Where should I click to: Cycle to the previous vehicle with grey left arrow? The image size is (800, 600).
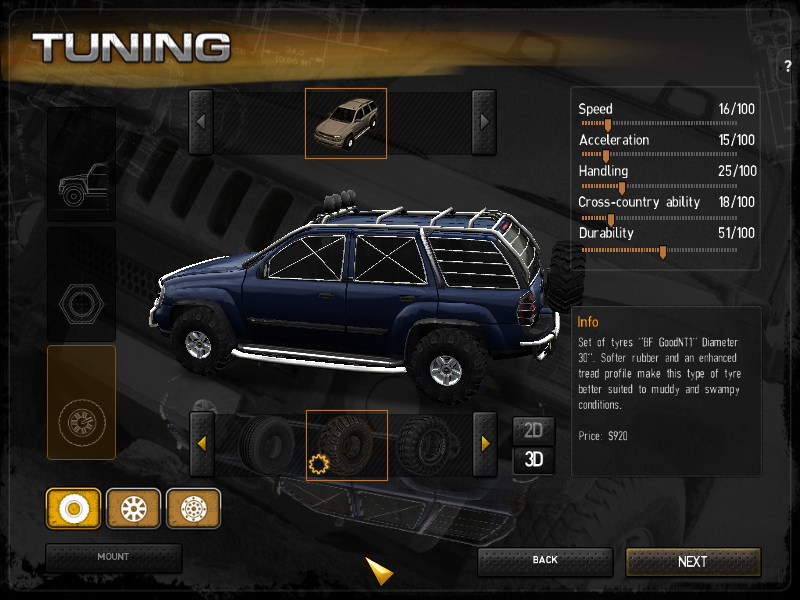coord(201,122)
